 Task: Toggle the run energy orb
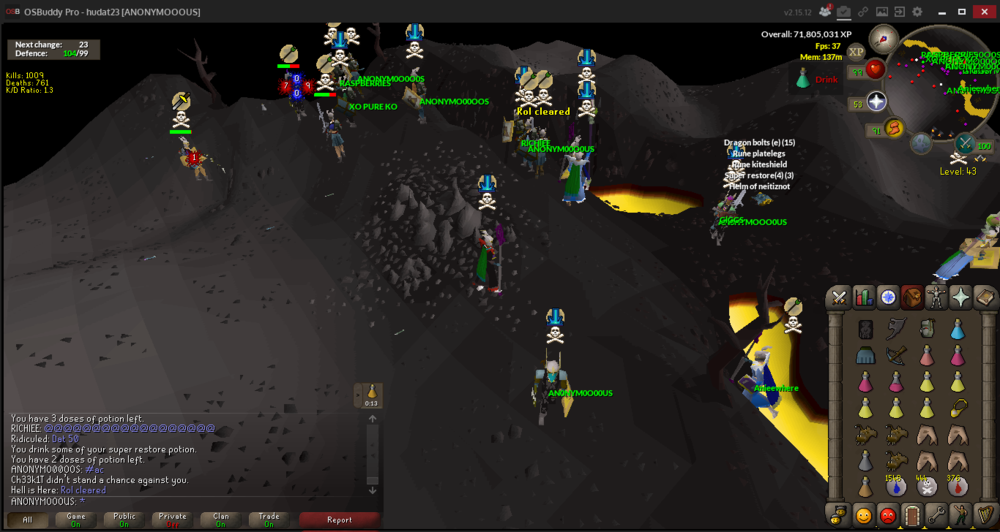[894, 128]
